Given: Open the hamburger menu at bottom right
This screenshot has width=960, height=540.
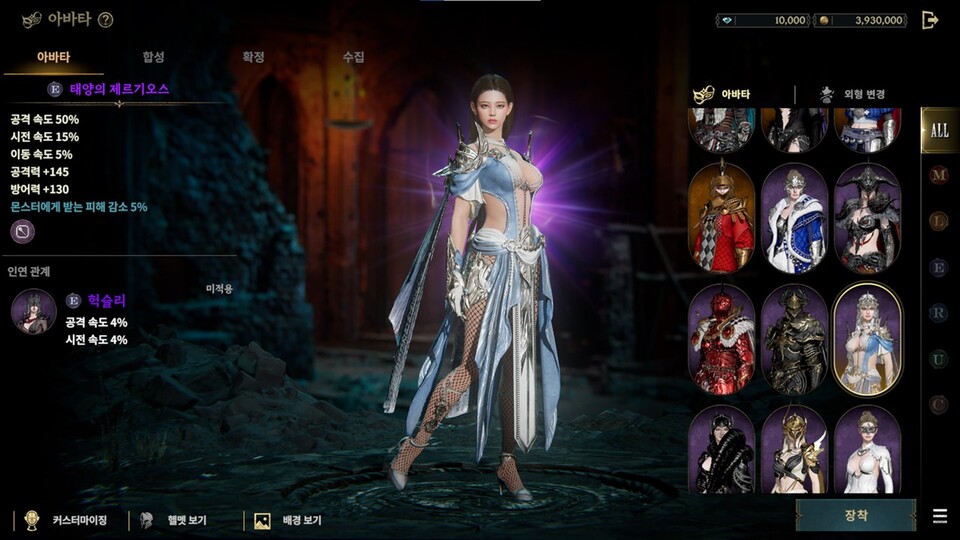Looking at the screenshot, I should 940,516.
